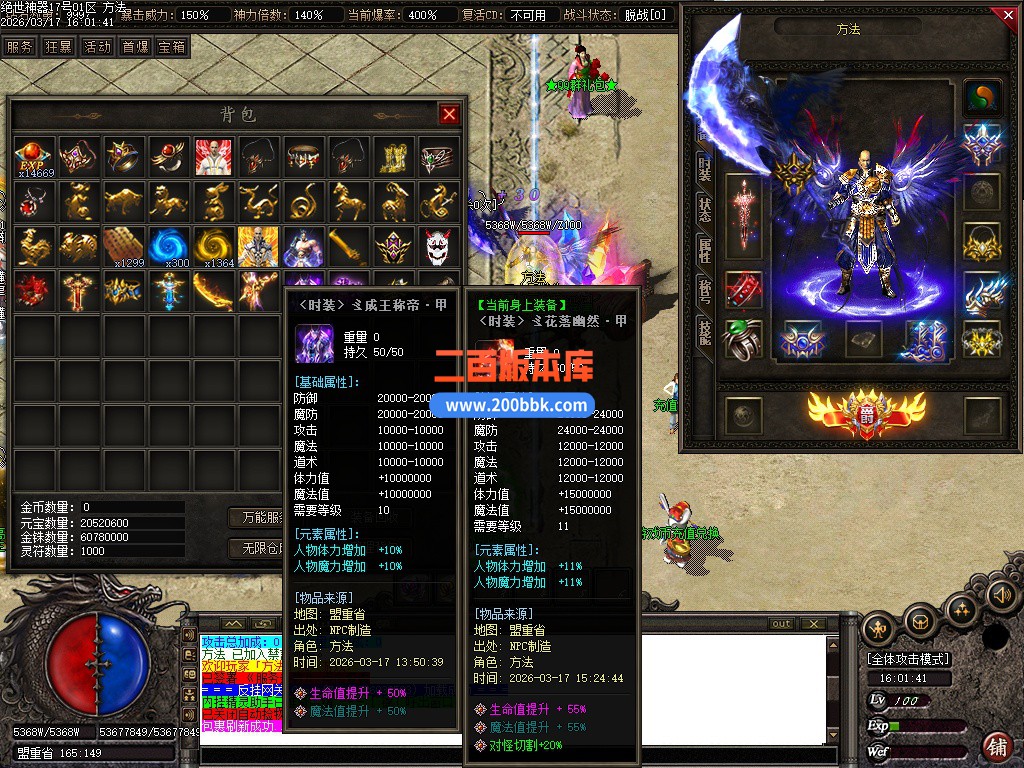1024x768 pixels.
Task: Open the 狂暴 berserk menu
Action: click(x=58, y=46)
